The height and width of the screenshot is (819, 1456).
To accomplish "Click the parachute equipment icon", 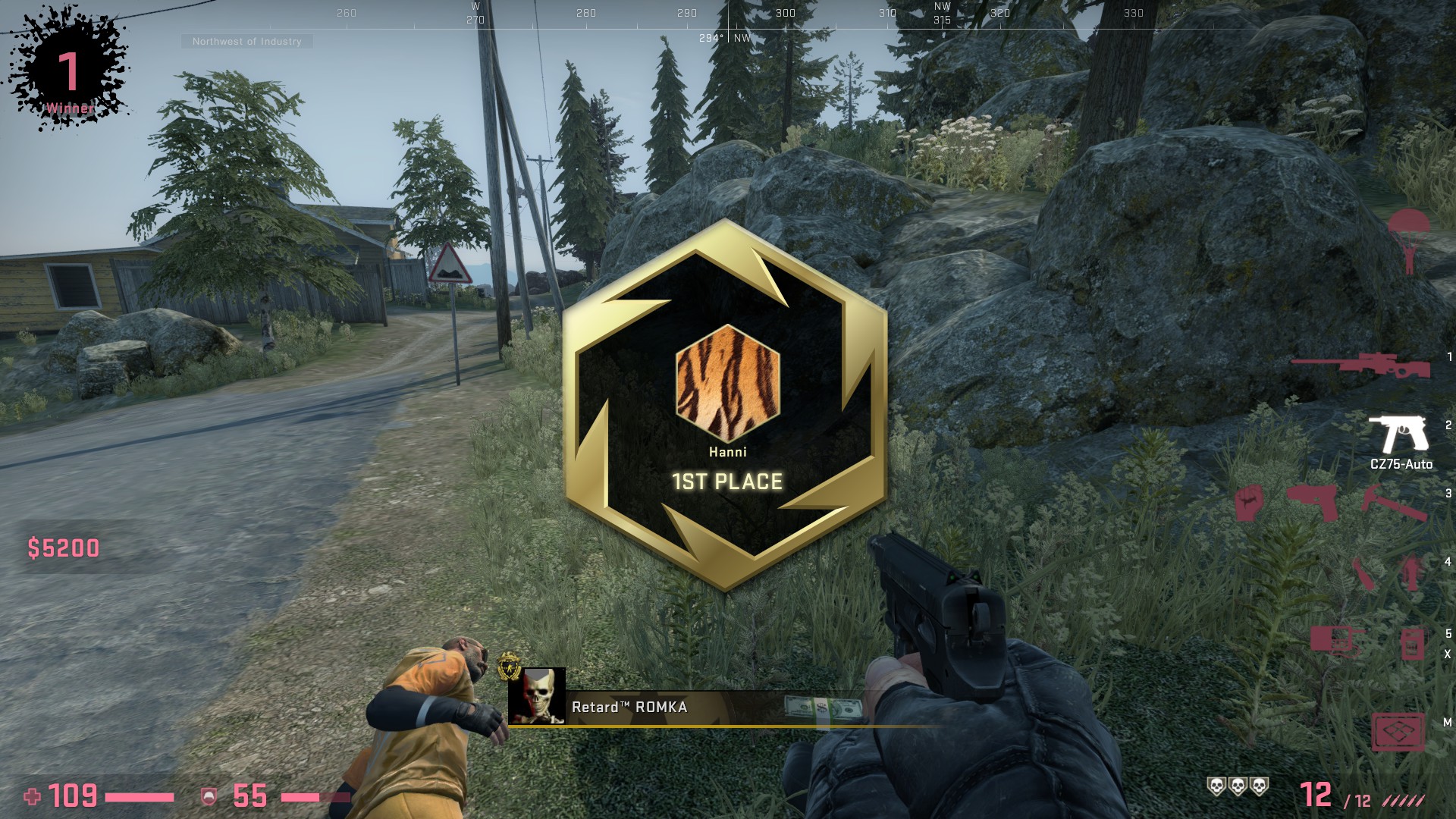I will pos(1408,239).
